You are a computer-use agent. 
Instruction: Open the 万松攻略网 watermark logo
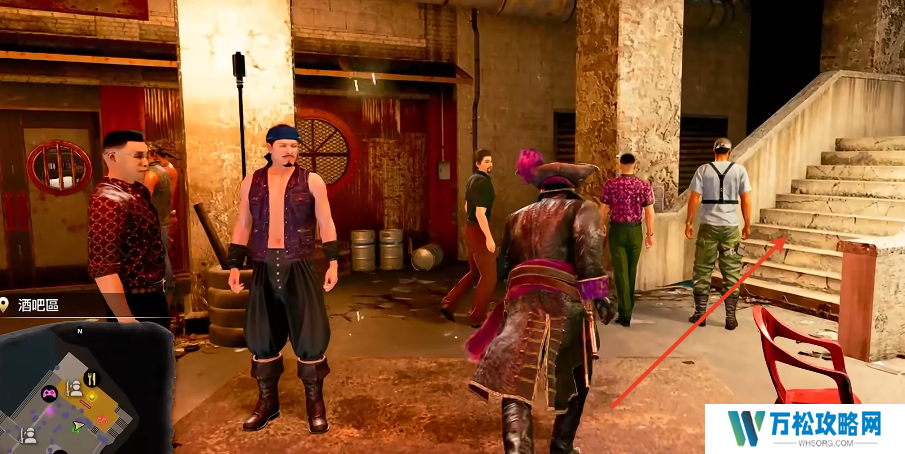tap(804, 428)
